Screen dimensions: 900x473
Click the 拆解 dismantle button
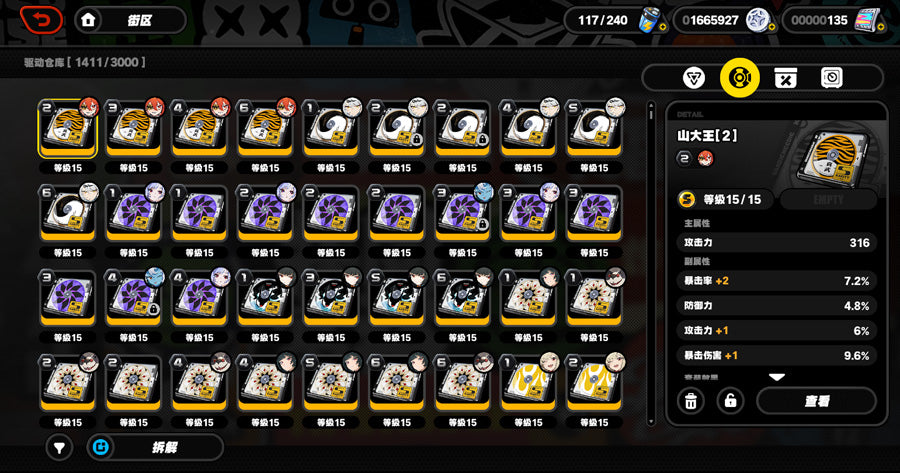point(155,447)
